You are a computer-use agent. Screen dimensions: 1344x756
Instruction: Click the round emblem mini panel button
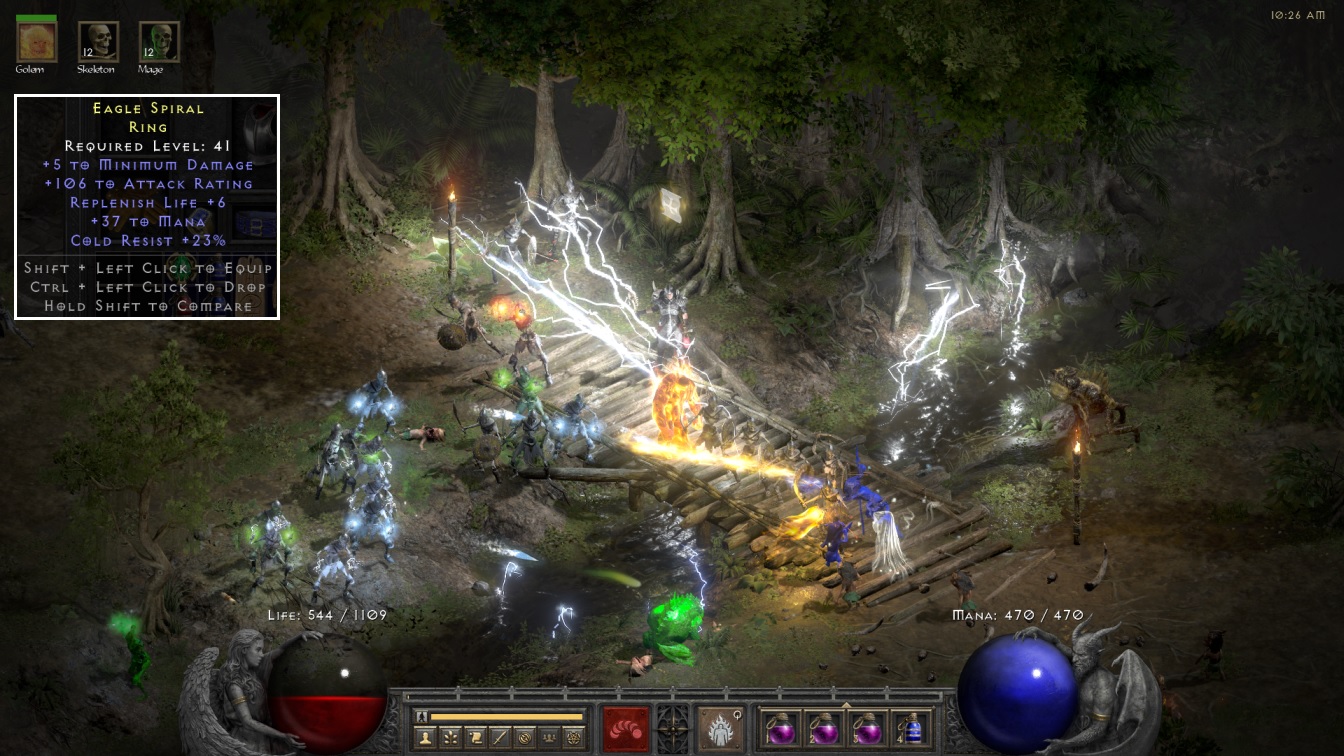tap(524, 737)
